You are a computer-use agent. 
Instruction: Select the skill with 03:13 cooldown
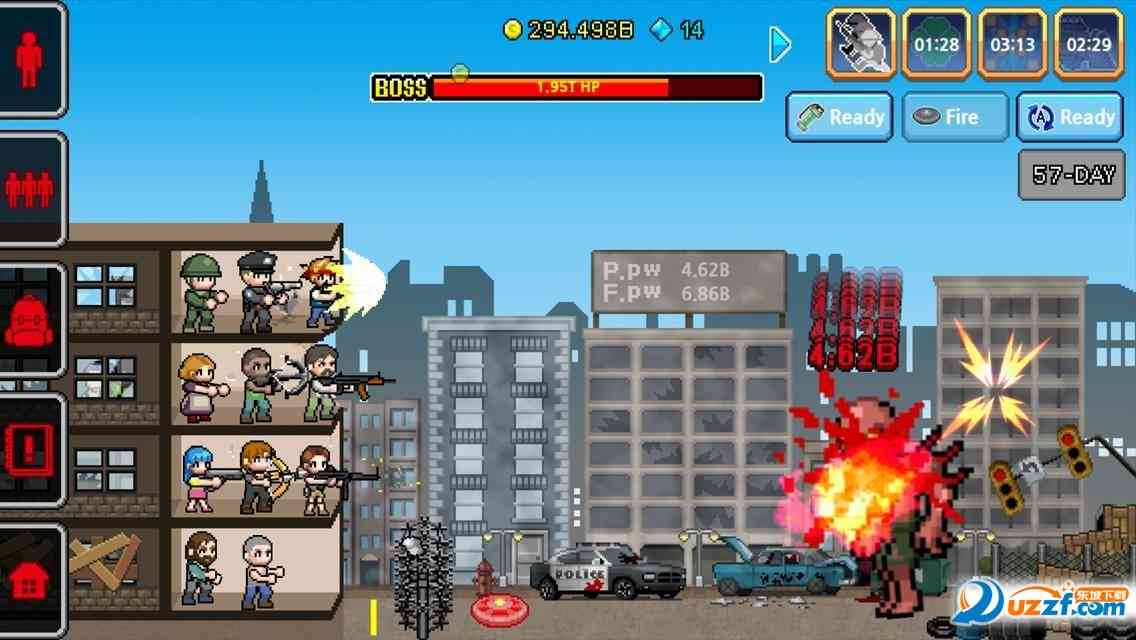(x=1012, y=44)
